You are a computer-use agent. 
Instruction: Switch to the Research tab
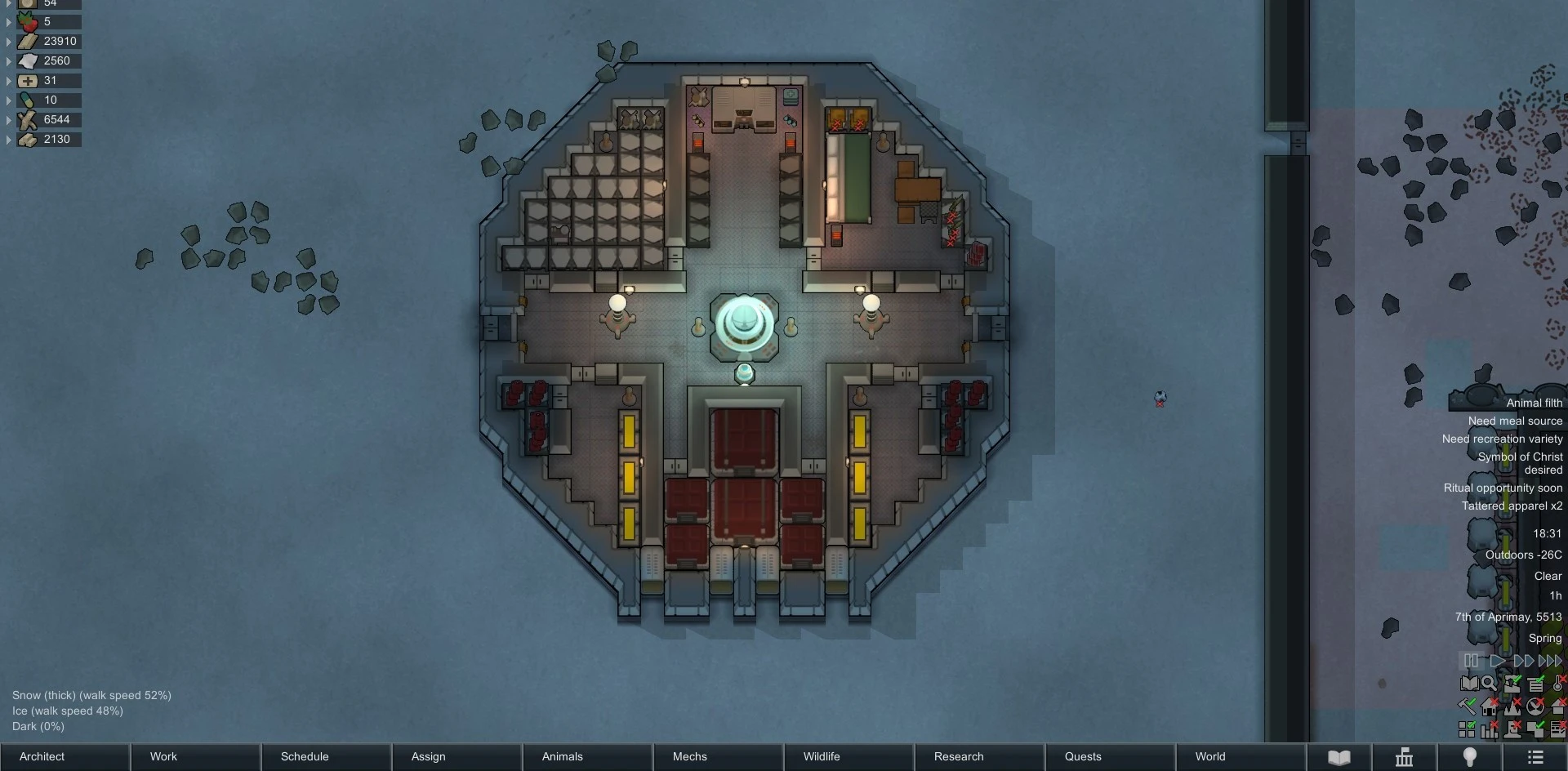(x=958, y=756)
